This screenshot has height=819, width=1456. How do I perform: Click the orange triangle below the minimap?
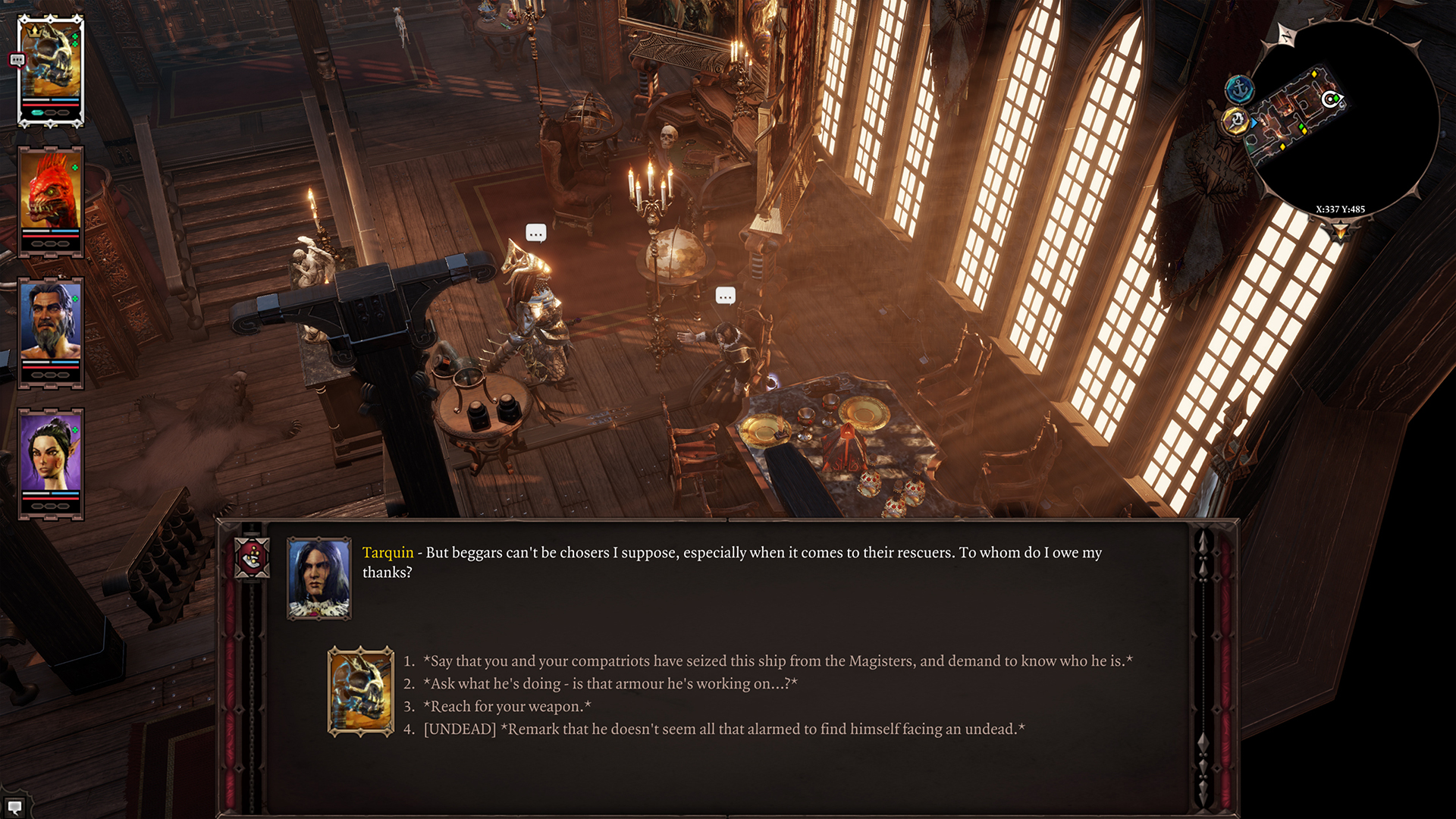[1340, 231]
